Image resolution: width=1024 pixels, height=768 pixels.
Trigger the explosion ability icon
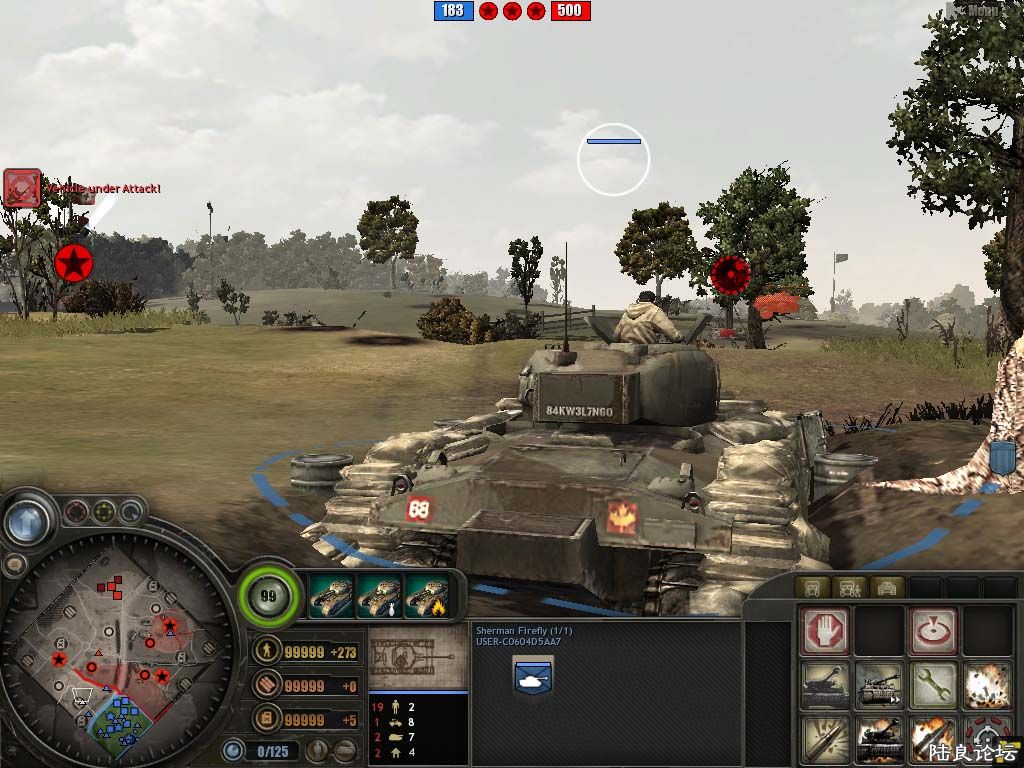point(985,686)
